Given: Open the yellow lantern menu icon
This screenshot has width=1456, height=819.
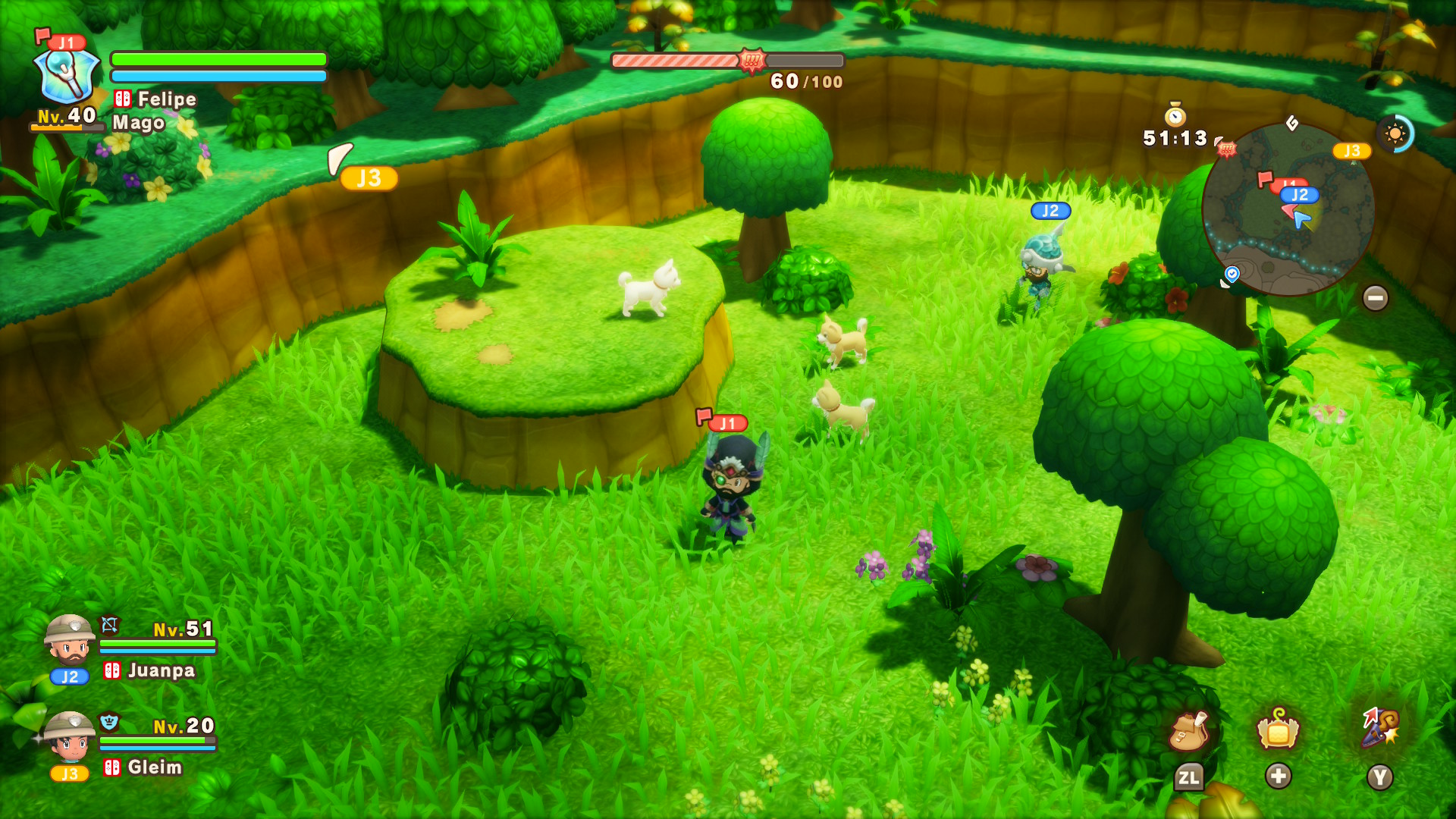Looking at the screenshot, I should (1278, 730).
